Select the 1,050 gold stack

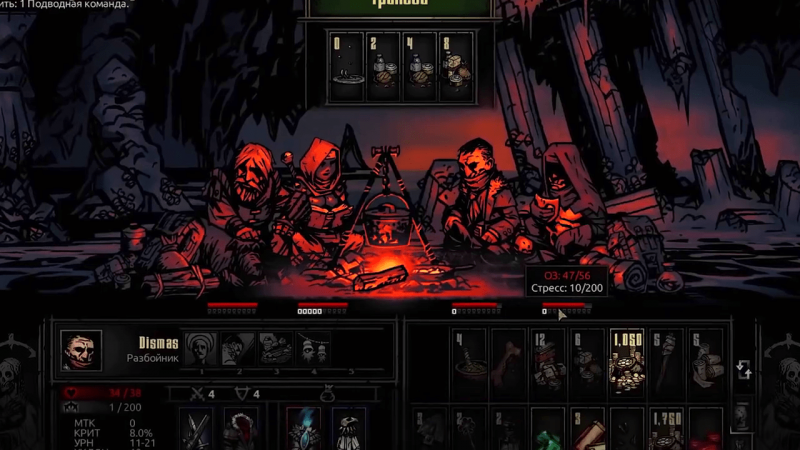pos(626,362)
